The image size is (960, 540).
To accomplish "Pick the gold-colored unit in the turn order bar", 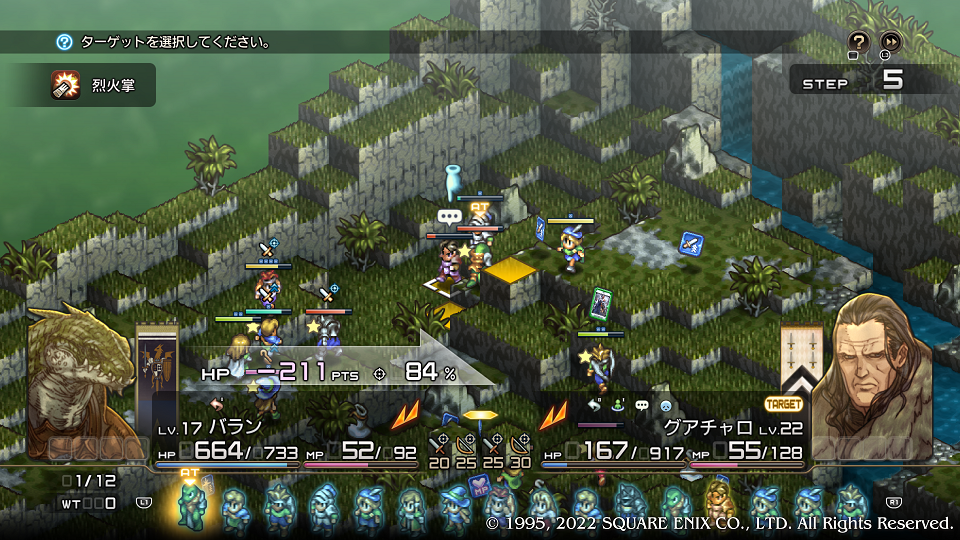I will (717, 505).
